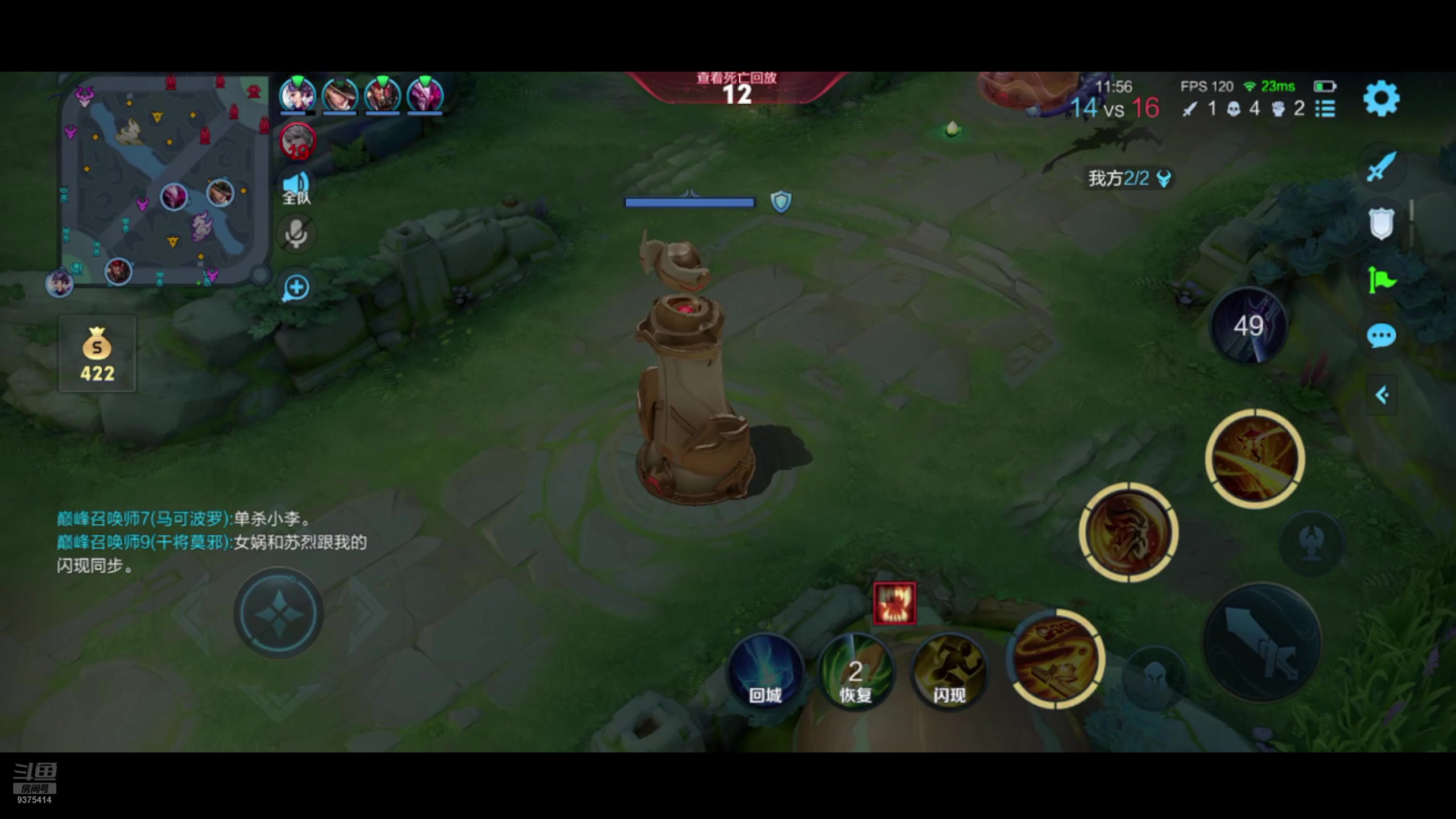The image size is (1456, 819).
Task: Toggle the muted microphone
Action: [x=296, y=233]
